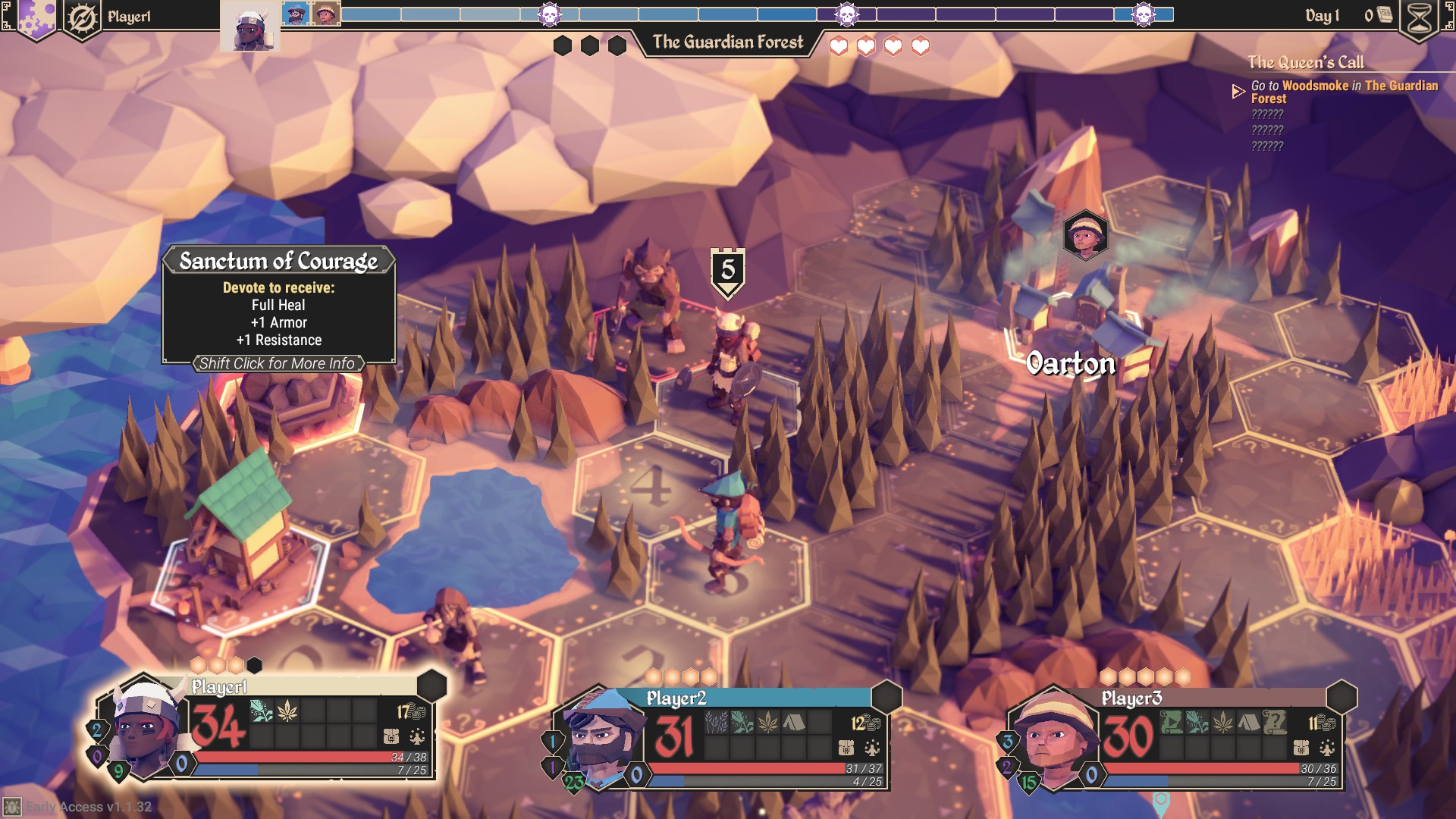1456x819 pixels.
Task: Use Player2's tent item
Action: [794, 723]
